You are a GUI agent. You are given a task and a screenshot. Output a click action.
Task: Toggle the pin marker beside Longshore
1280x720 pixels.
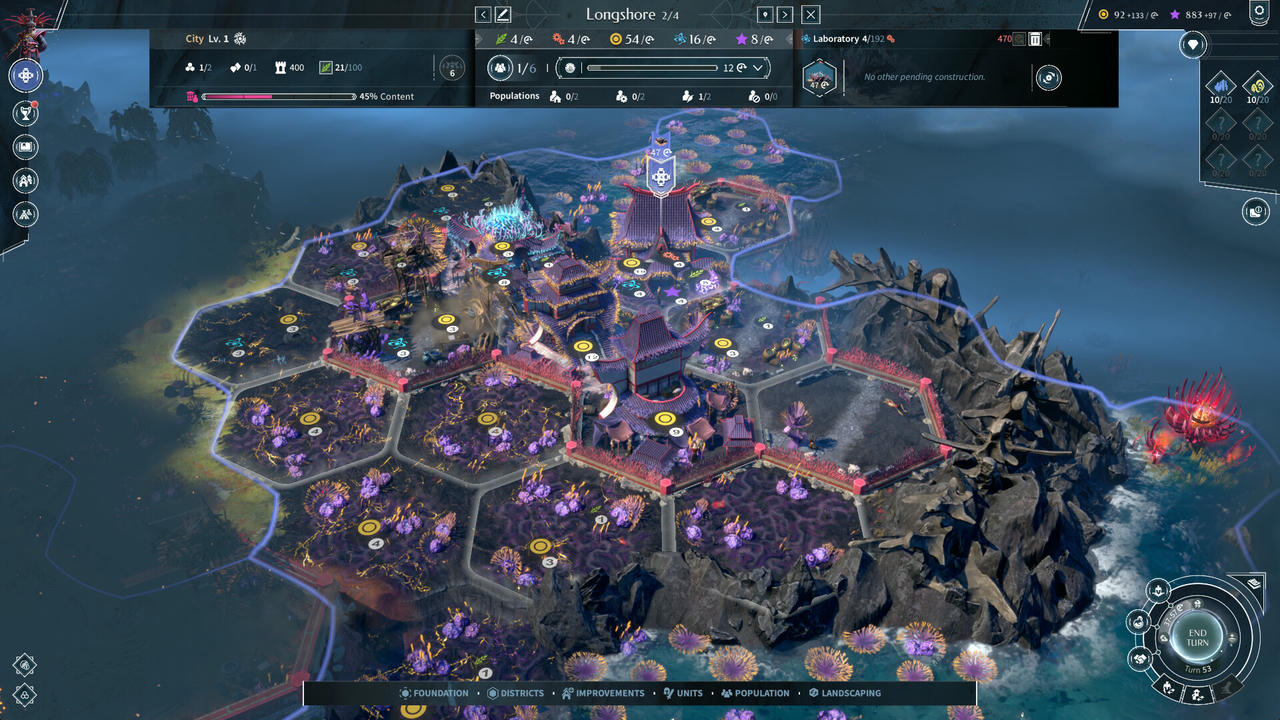tap(765, 14)
